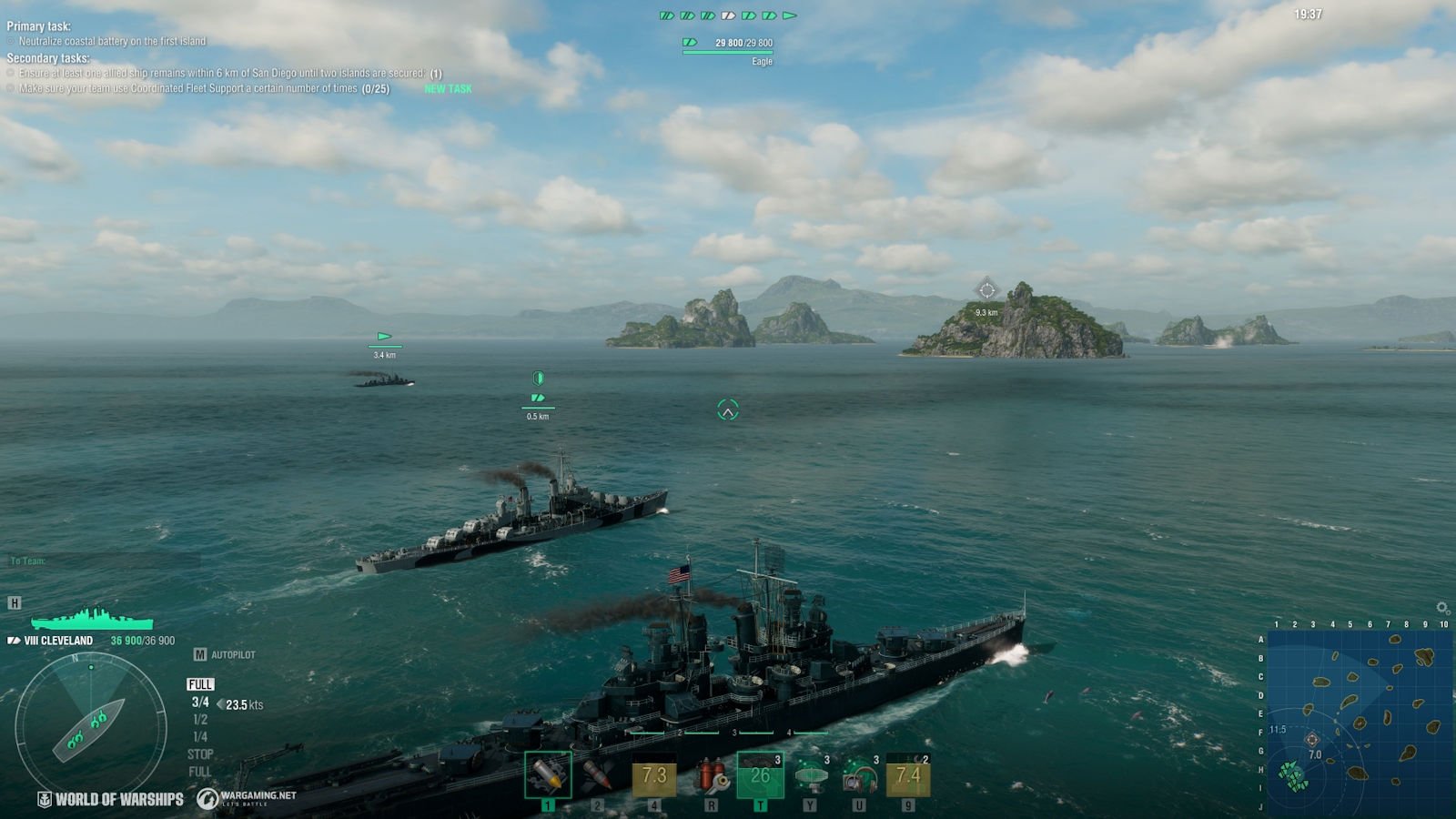Switch to the armor-piercing shell slot

click(597, 775)
